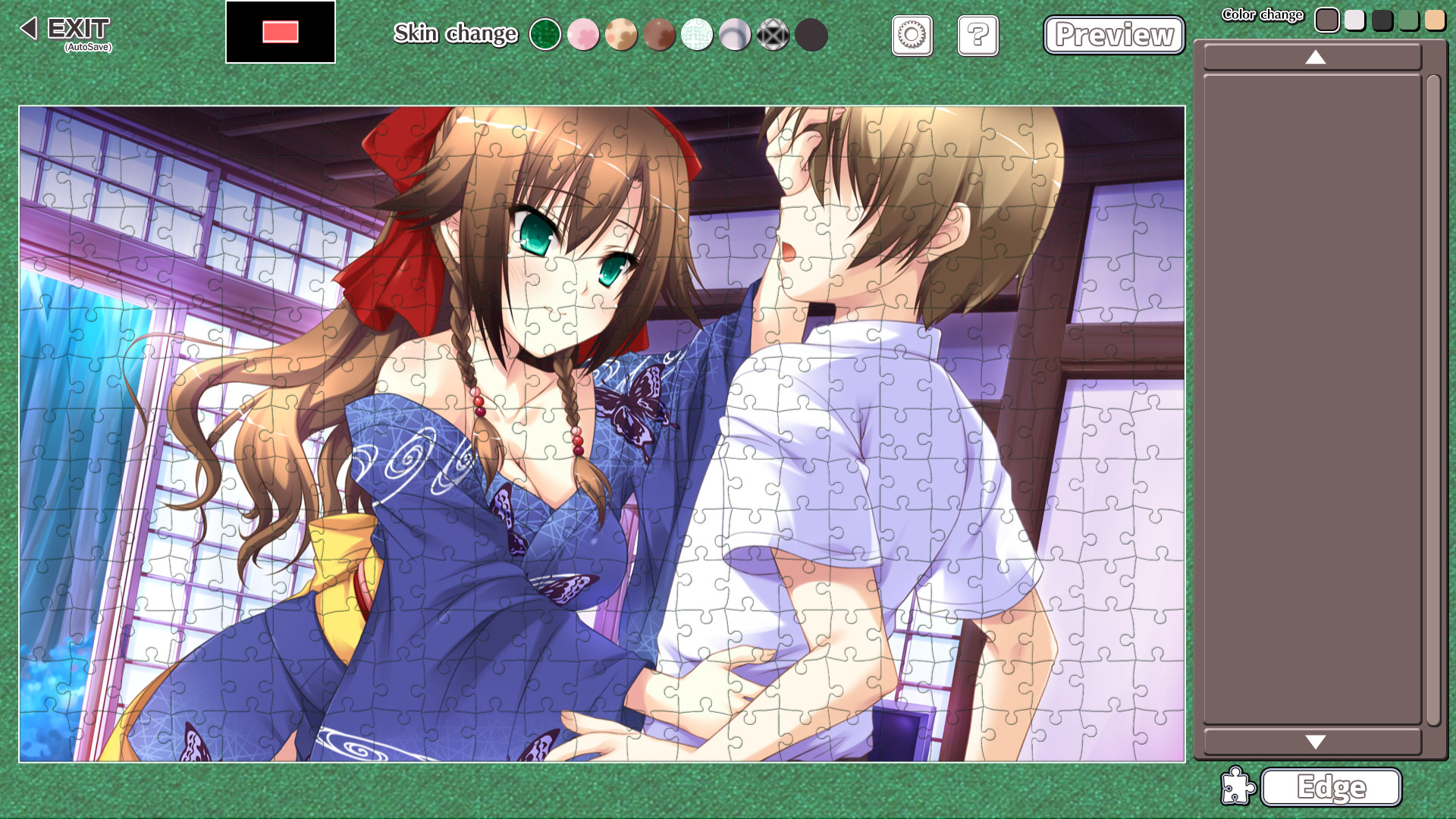Viewport: 1456px width, 819px height.
Task: Open the question mark help guide
Action: point(977,36)
